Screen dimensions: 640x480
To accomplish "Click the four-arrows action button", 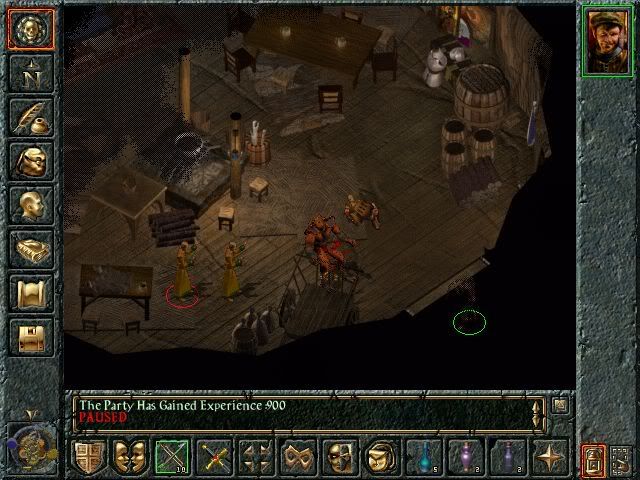I will coord(256,457).
